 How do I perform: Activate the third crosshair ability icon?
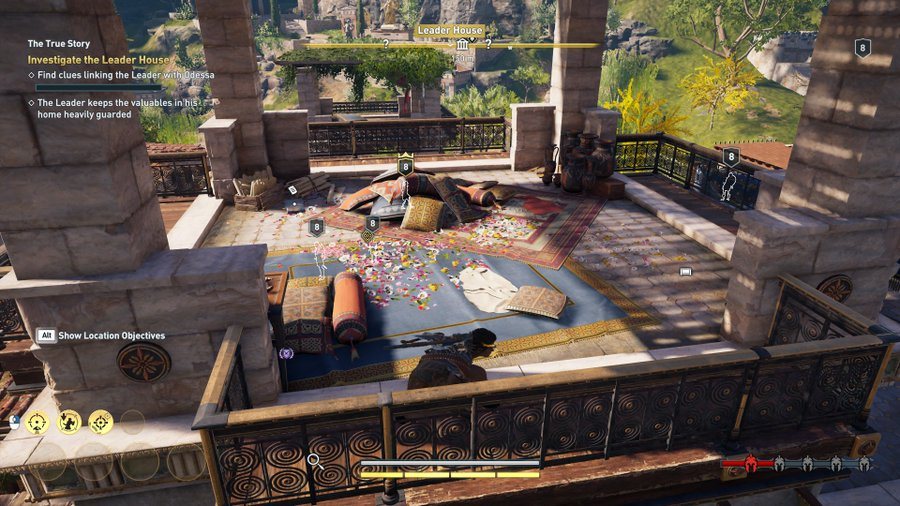coord(101,422)
